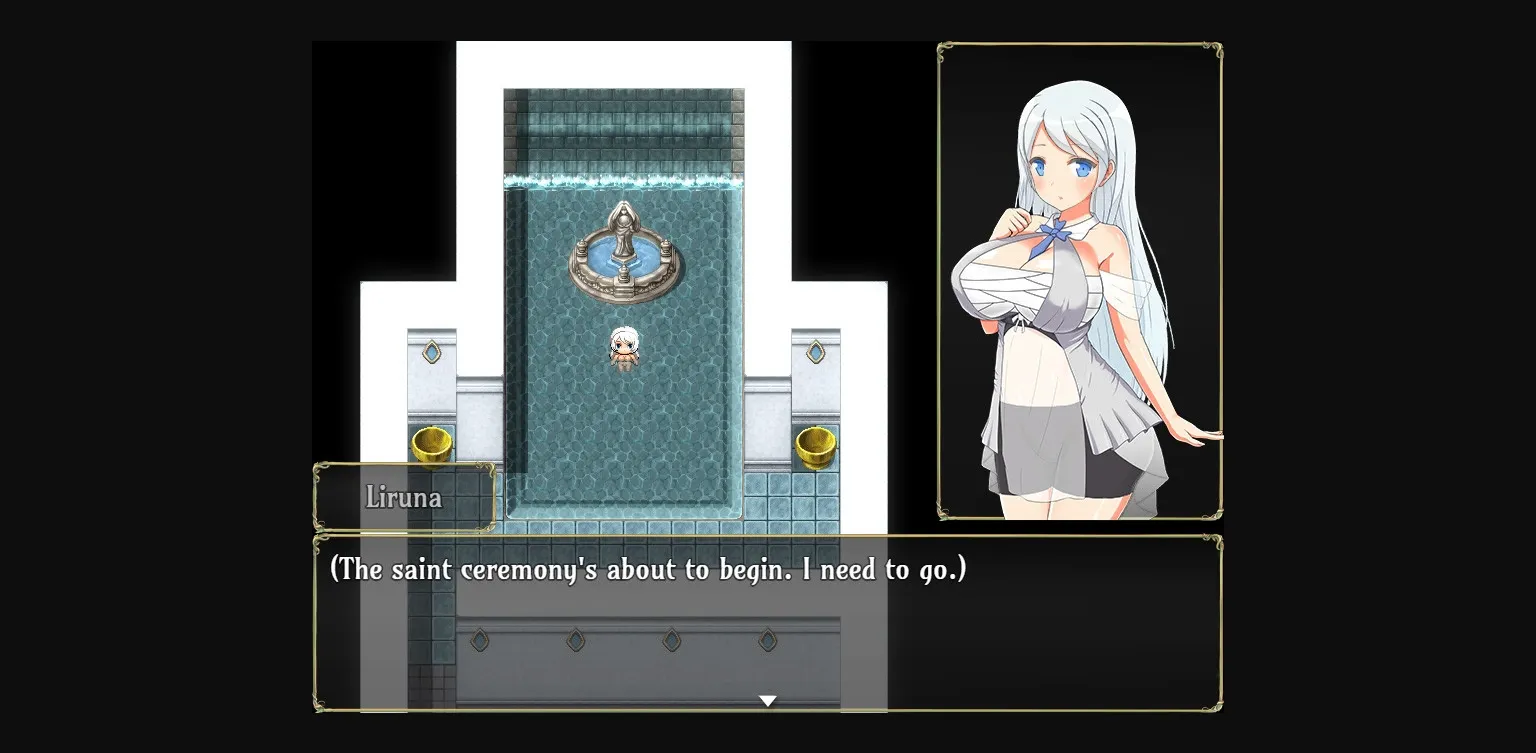Click the second diamond ornament from the left
The width and height of the screenshot is (1536, 753).
coord(575,640)
